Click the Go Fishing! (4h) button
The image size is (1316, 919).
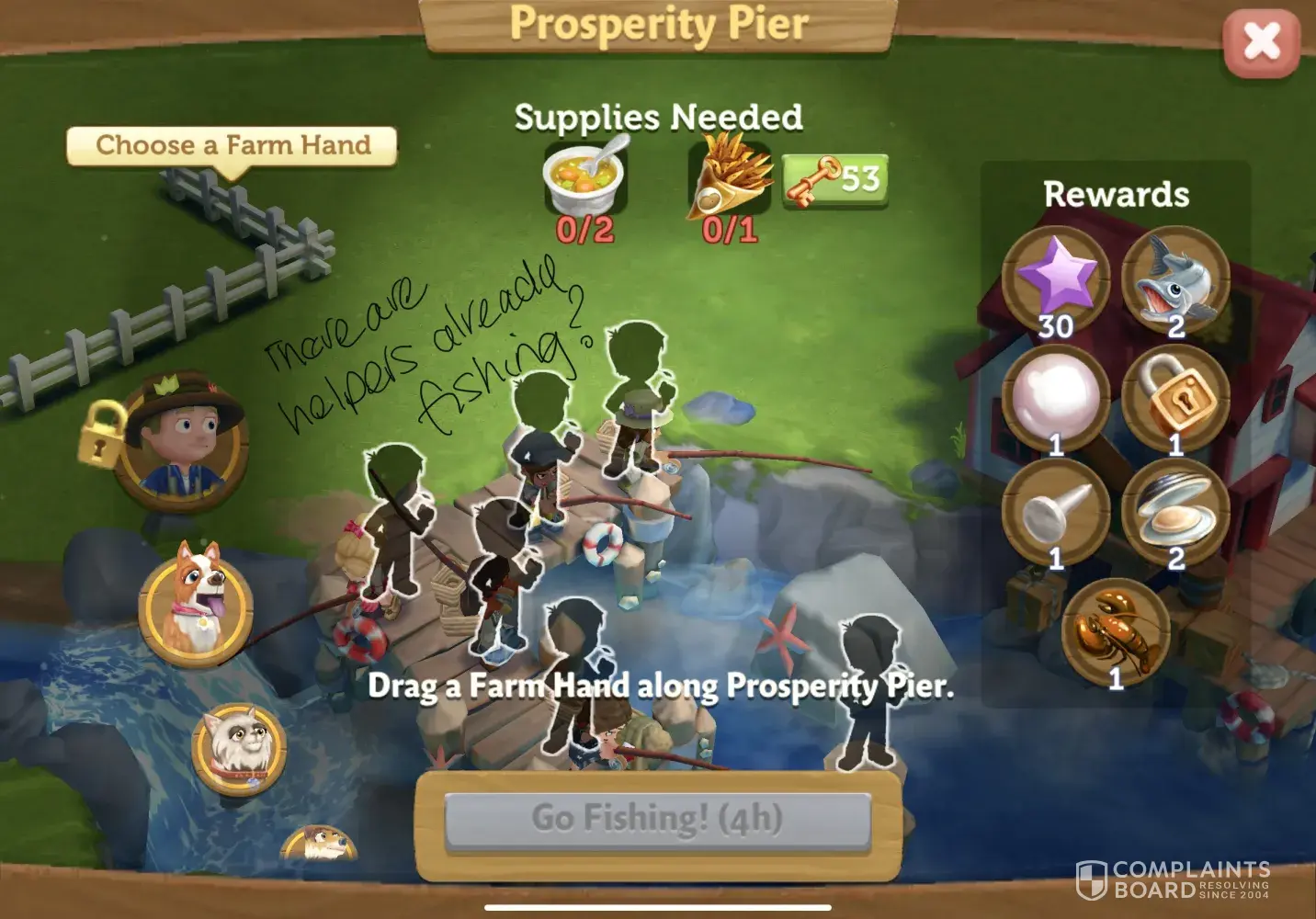[x=657, y=818]
